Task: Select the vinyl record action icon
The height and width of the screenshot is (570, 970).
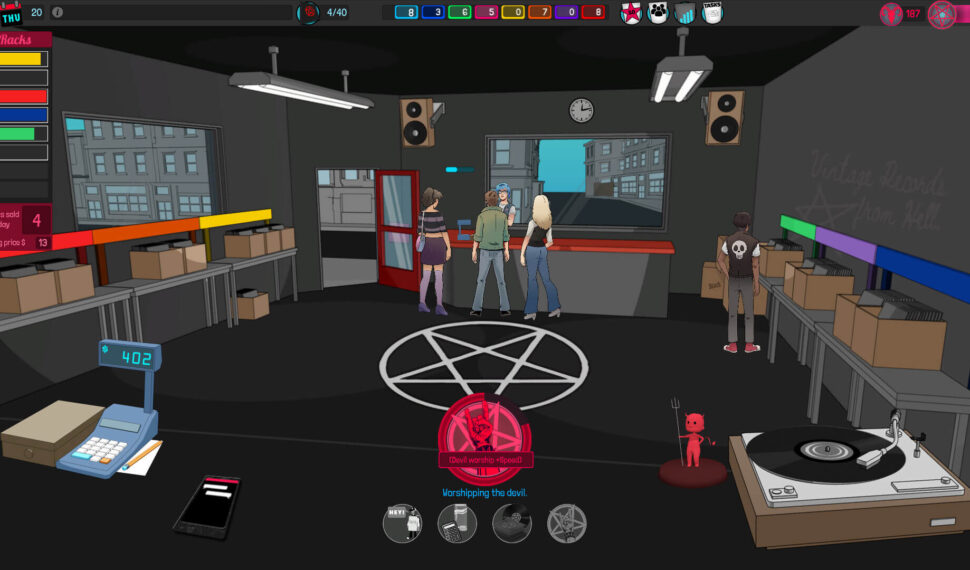Action: tap(512, 523)
